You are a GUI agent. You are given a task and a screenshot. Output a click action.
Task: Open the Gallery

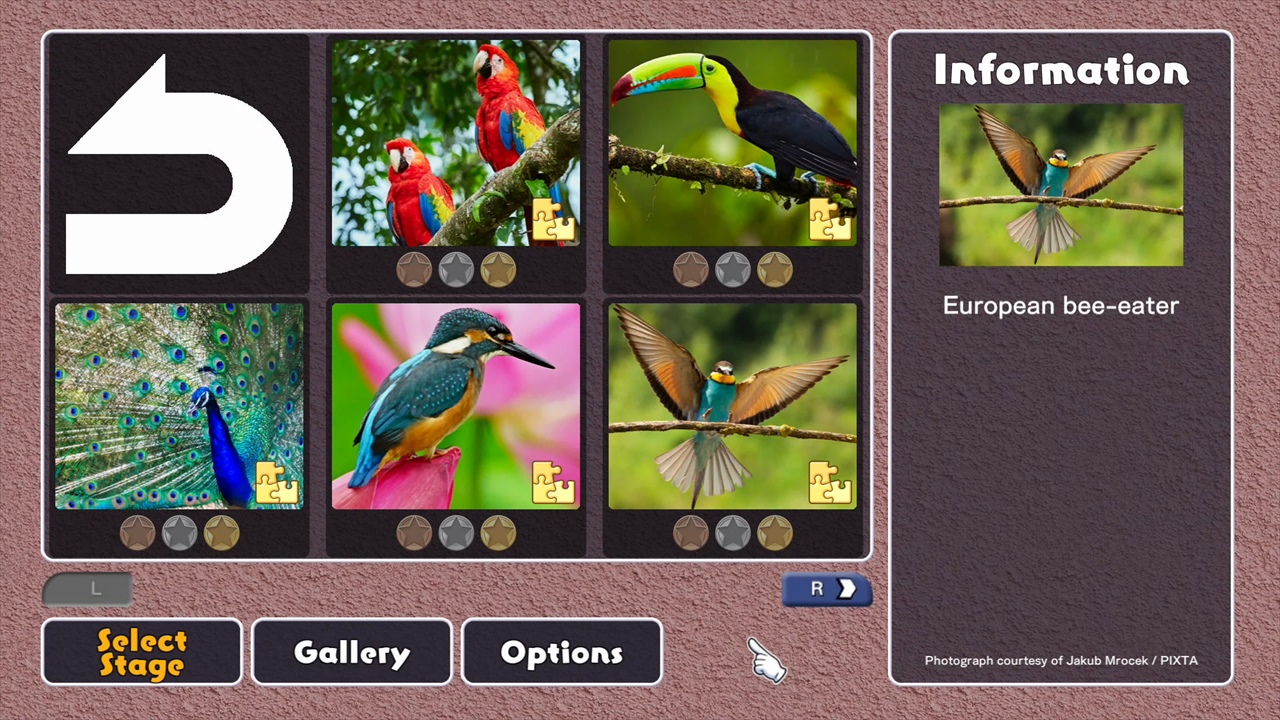point(351,652)
